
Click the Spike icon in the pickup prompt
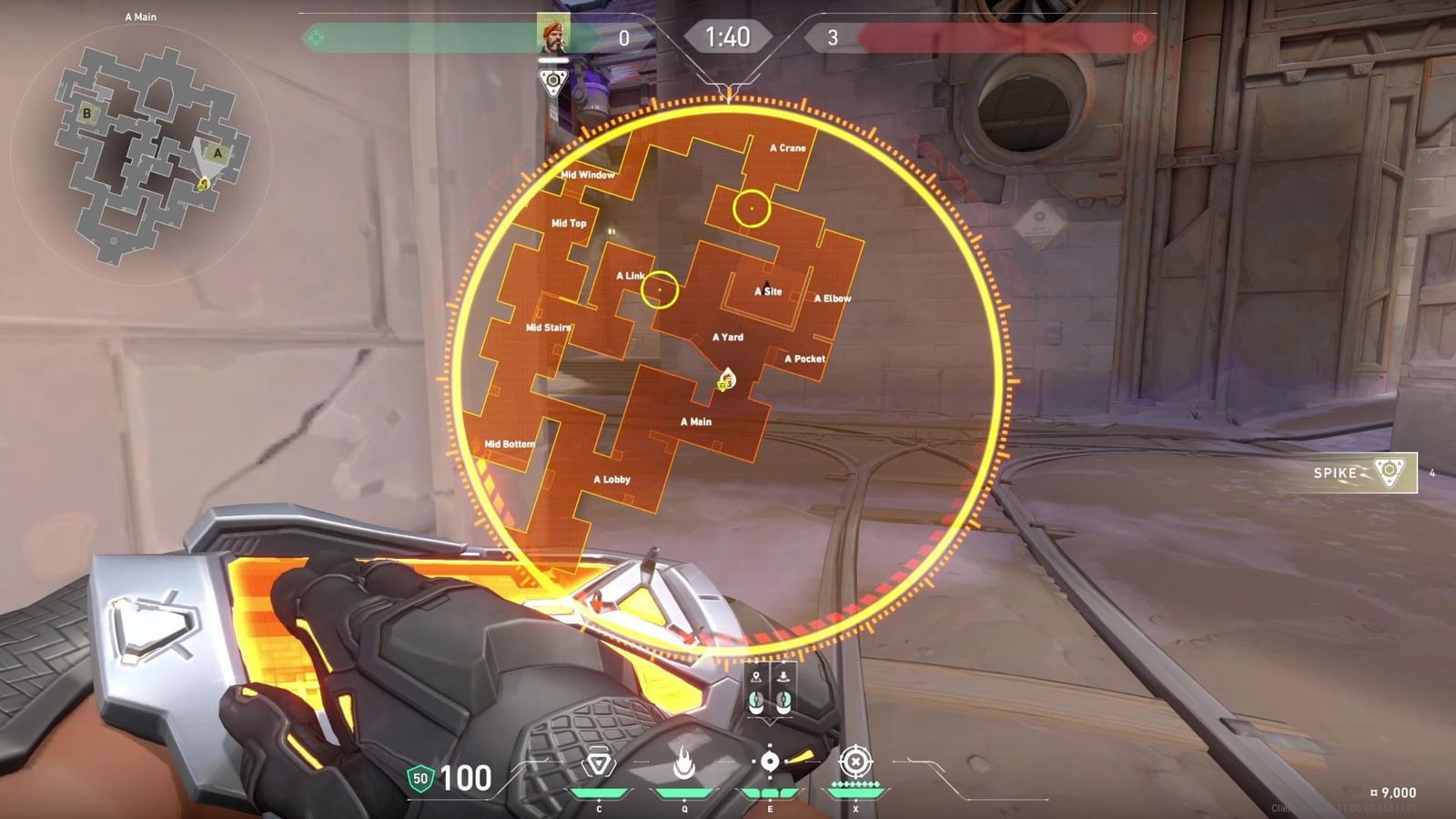tap(1391, 474)
